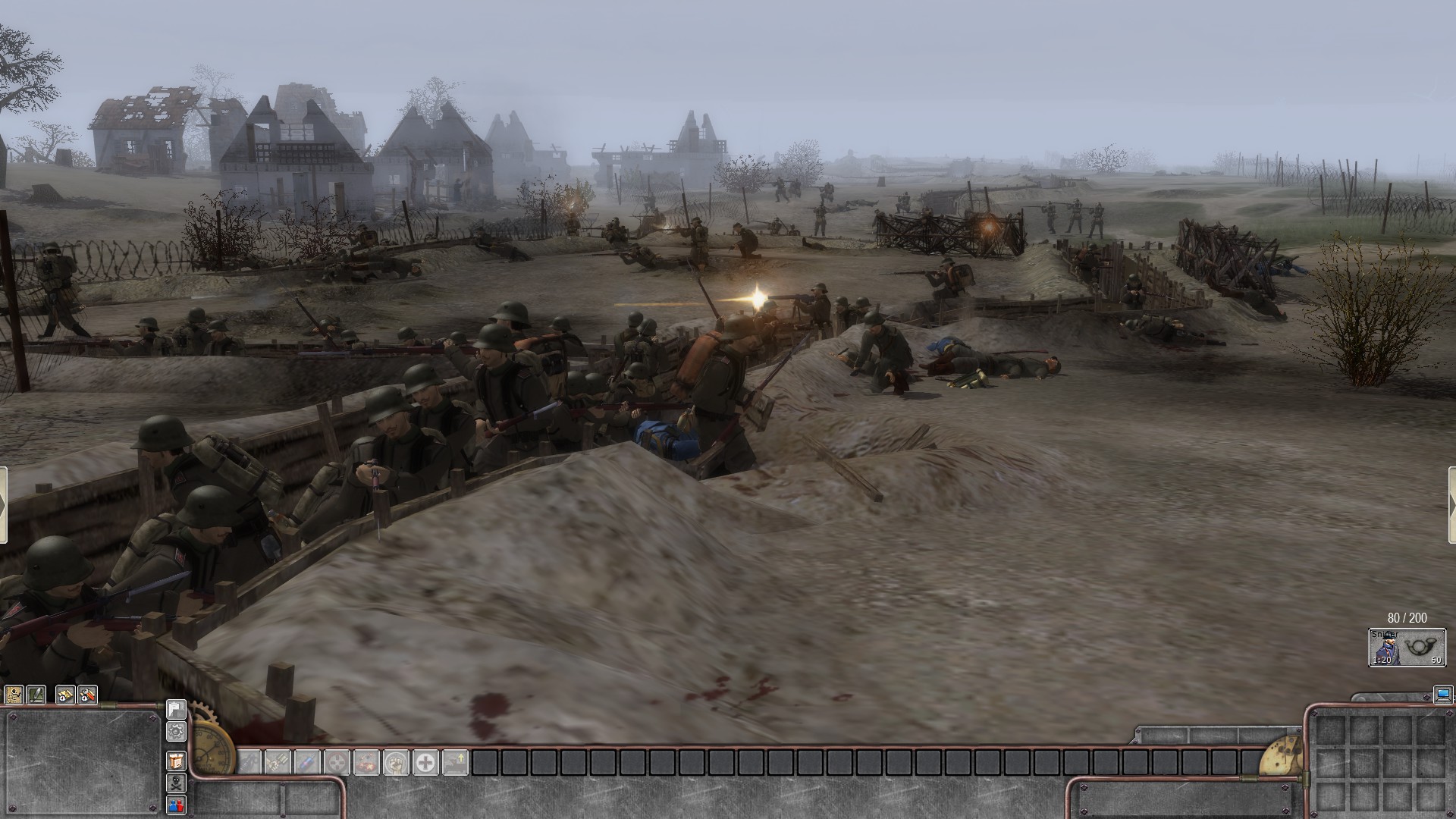The image size is (1456, 819).
Task: Open the gear settings icon
Action: pyautogui.click(x=176, y=731)
